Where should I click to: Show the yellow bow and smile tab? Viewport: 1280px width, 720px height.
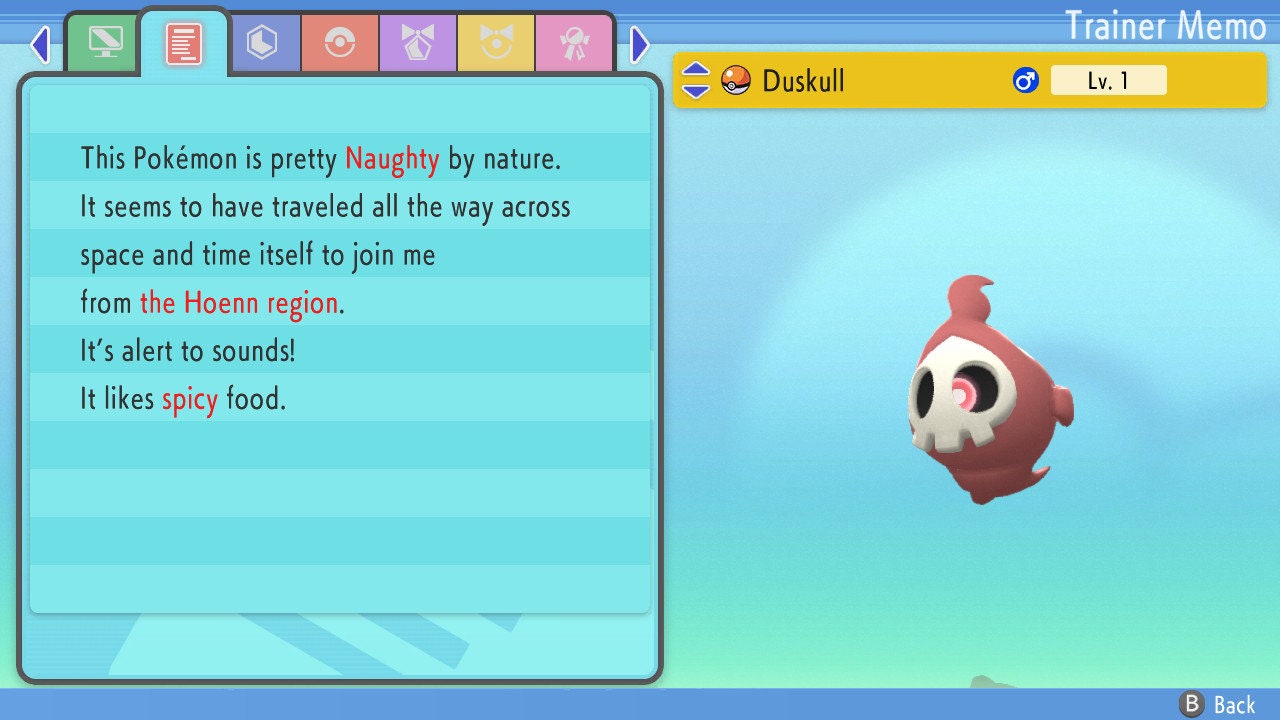496,43
